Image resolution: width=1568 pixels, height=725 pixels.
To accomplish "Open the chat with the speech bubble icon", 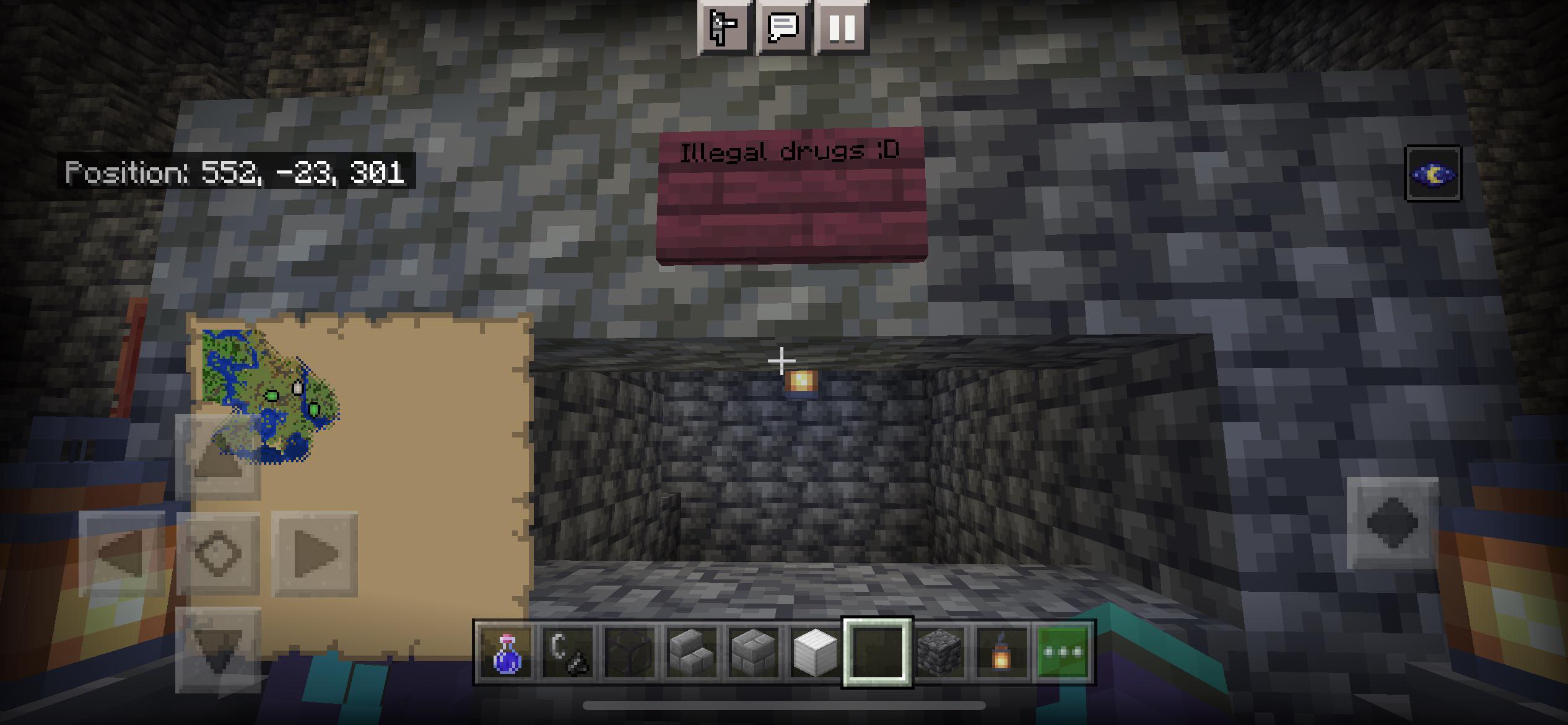I will (784, 28).
